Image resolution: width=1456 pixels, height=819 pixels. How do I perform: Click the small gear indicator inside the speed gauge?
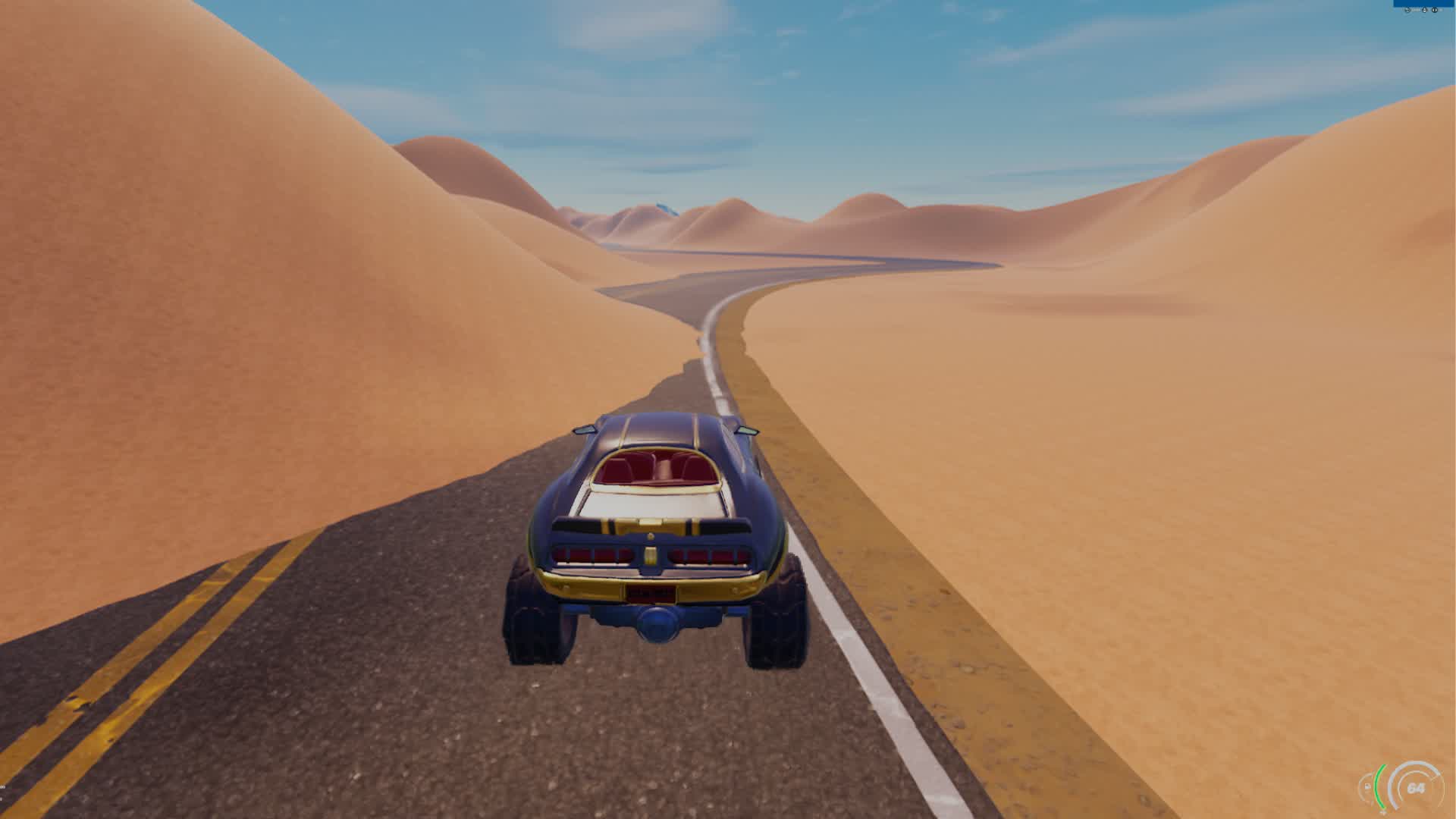tap(1367, 787)
